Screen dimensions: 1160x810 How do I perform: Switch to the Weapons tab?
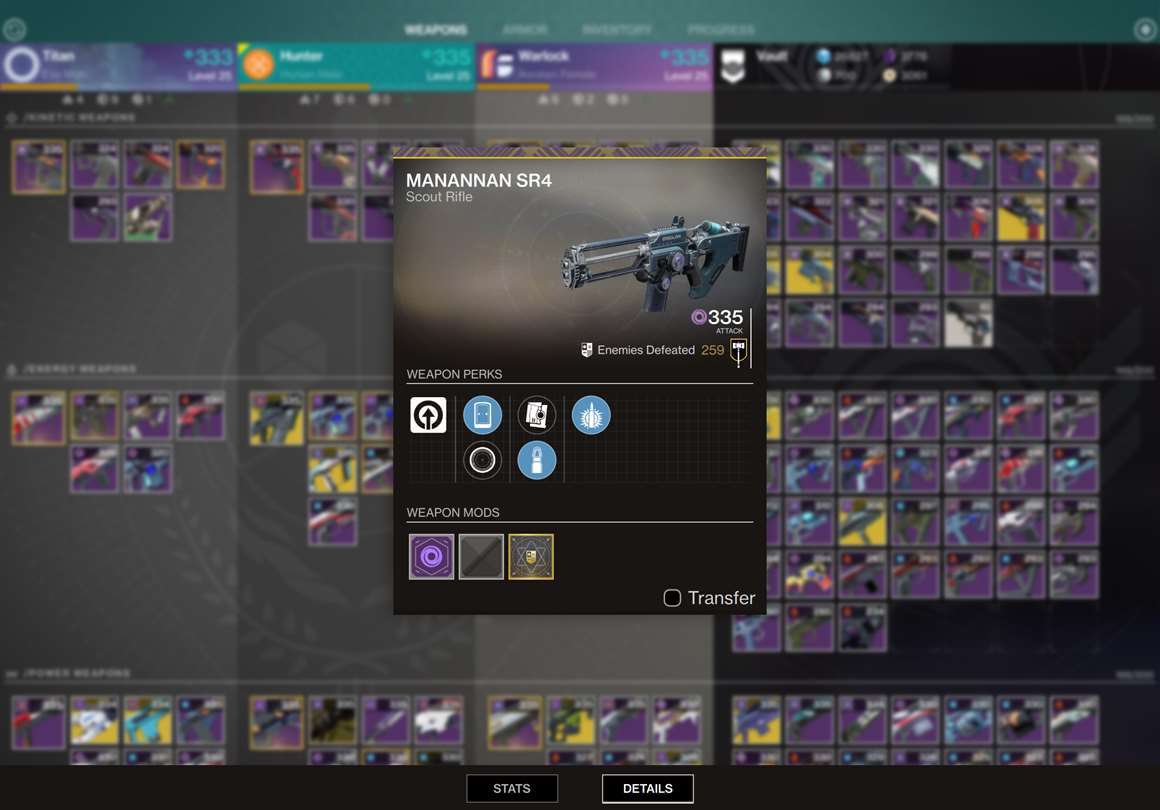tap(436, 30)
